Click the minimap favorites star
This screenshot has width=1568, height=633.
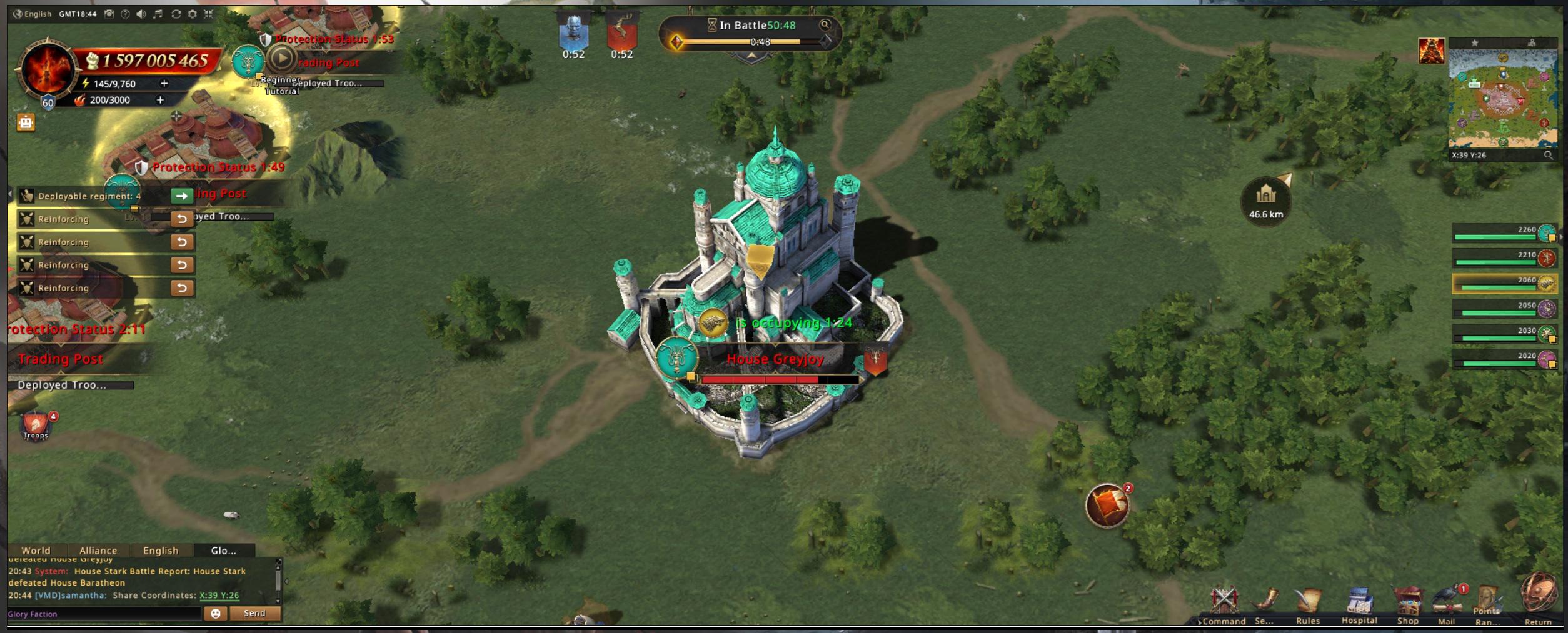[1475, 42]
